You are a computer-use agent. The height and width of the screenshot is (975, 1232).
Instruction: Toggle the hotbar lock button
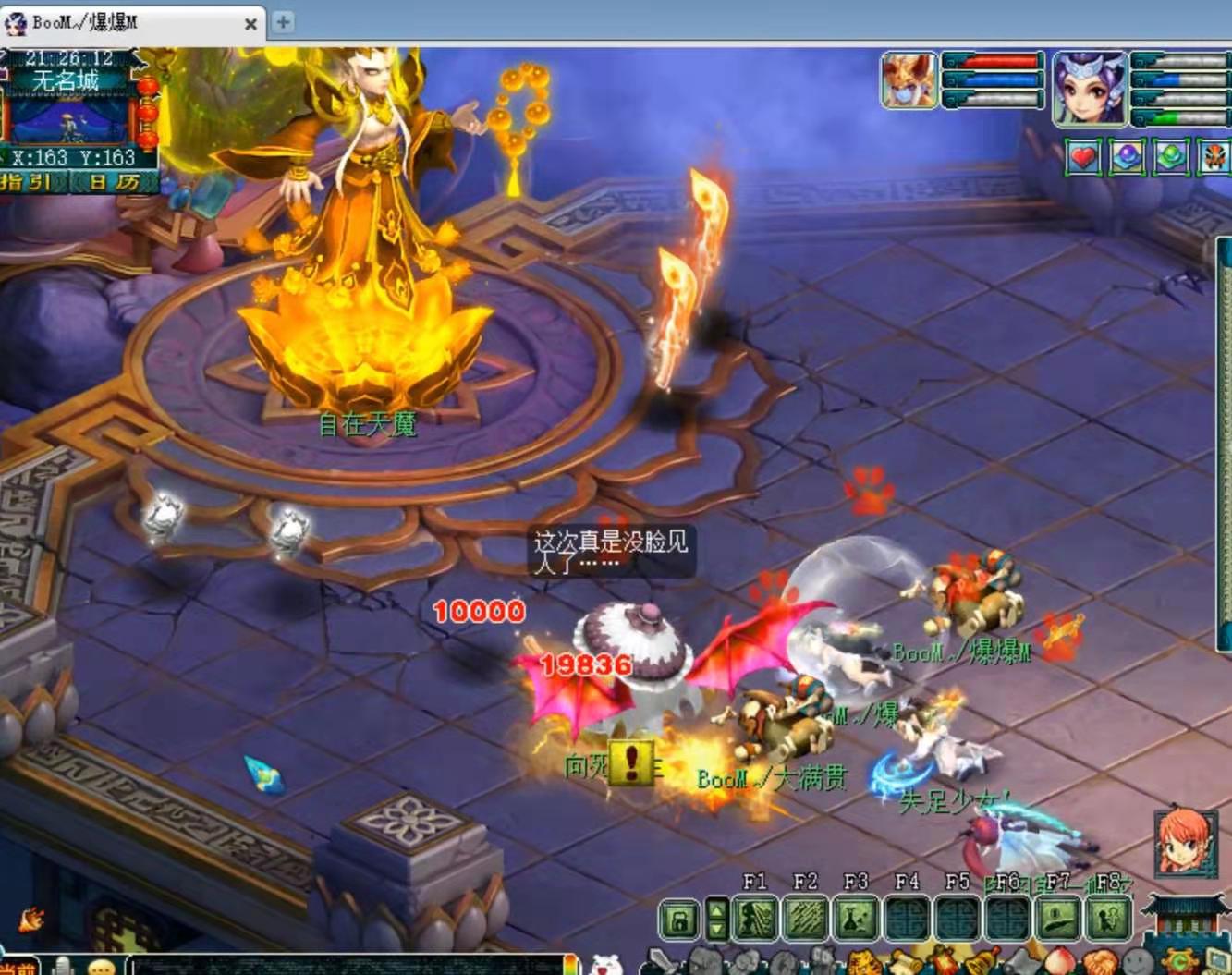[679, 920]
